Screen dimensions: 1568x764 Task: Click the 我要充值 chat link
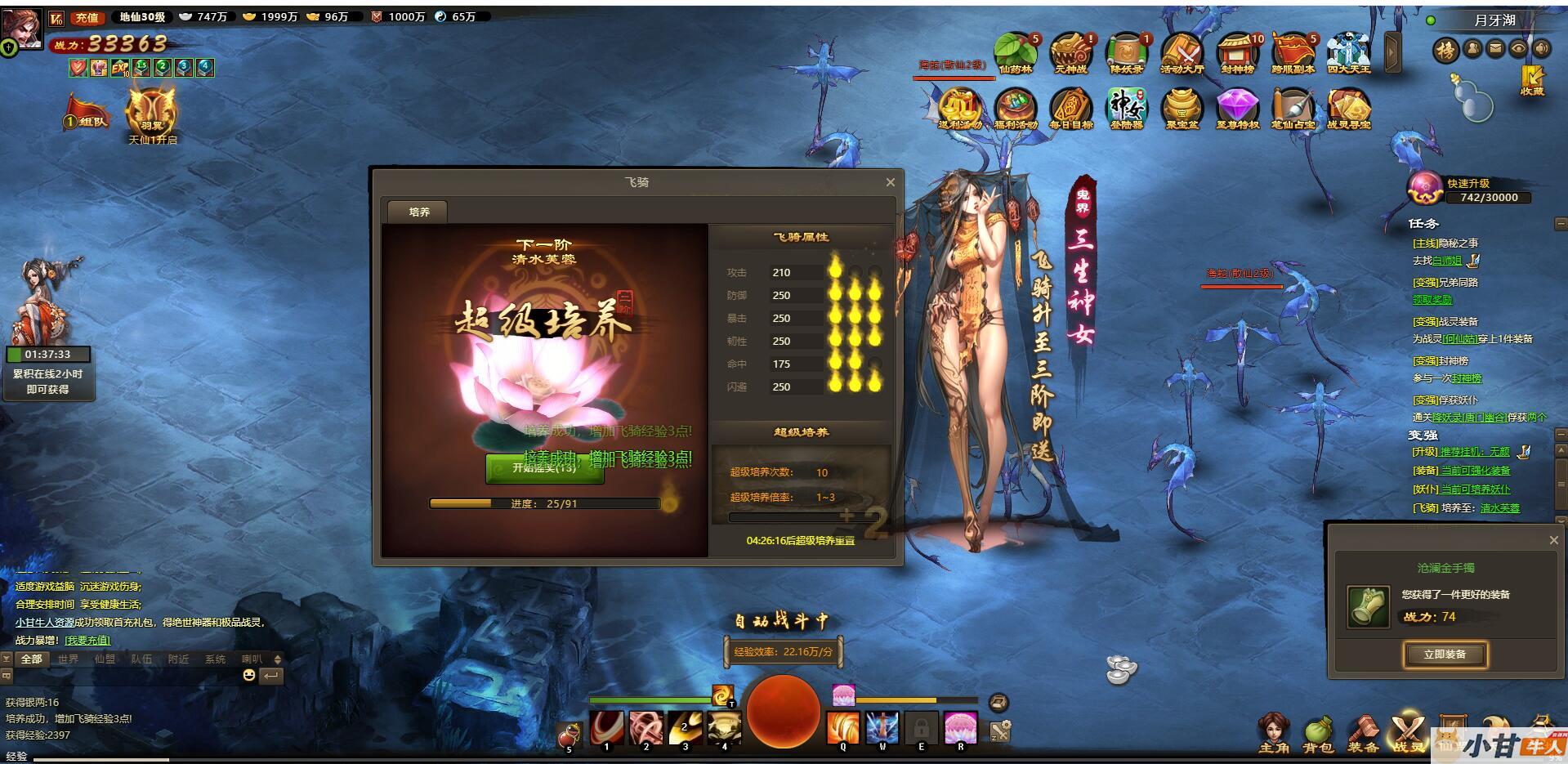(x=87, y=640)
